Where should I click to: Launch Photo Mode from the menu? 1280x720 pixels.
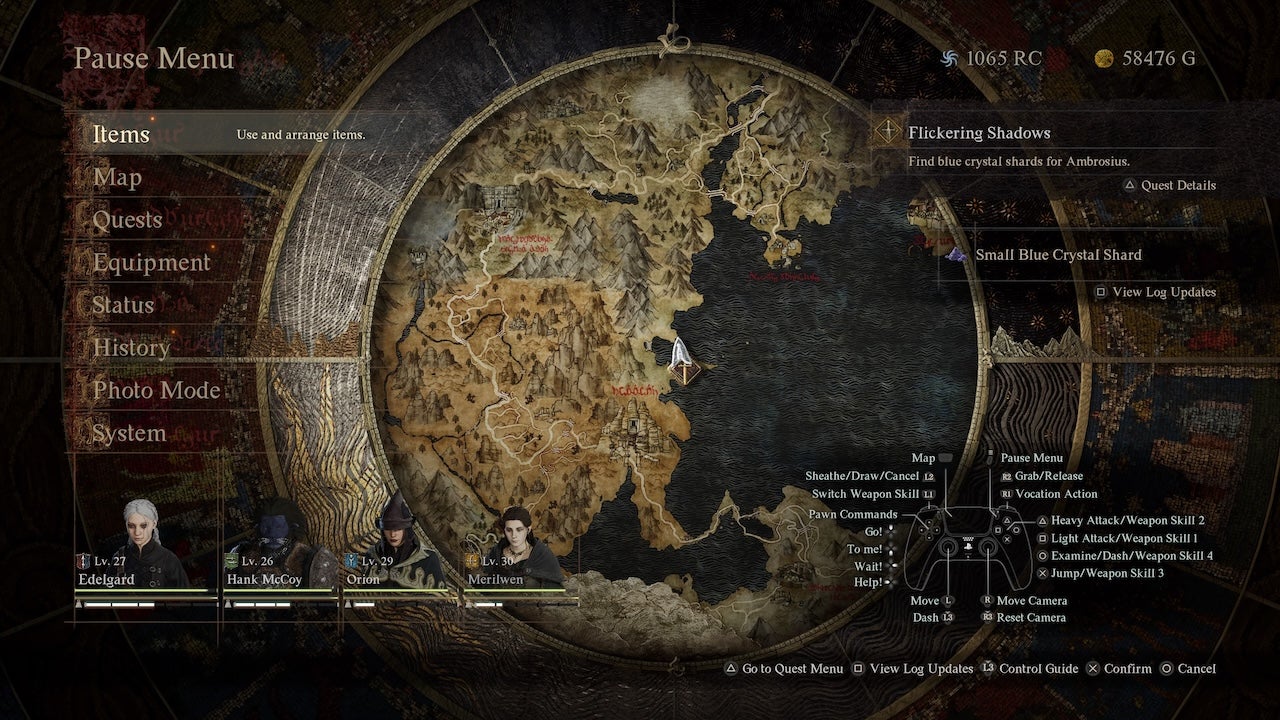click(156, 390)
